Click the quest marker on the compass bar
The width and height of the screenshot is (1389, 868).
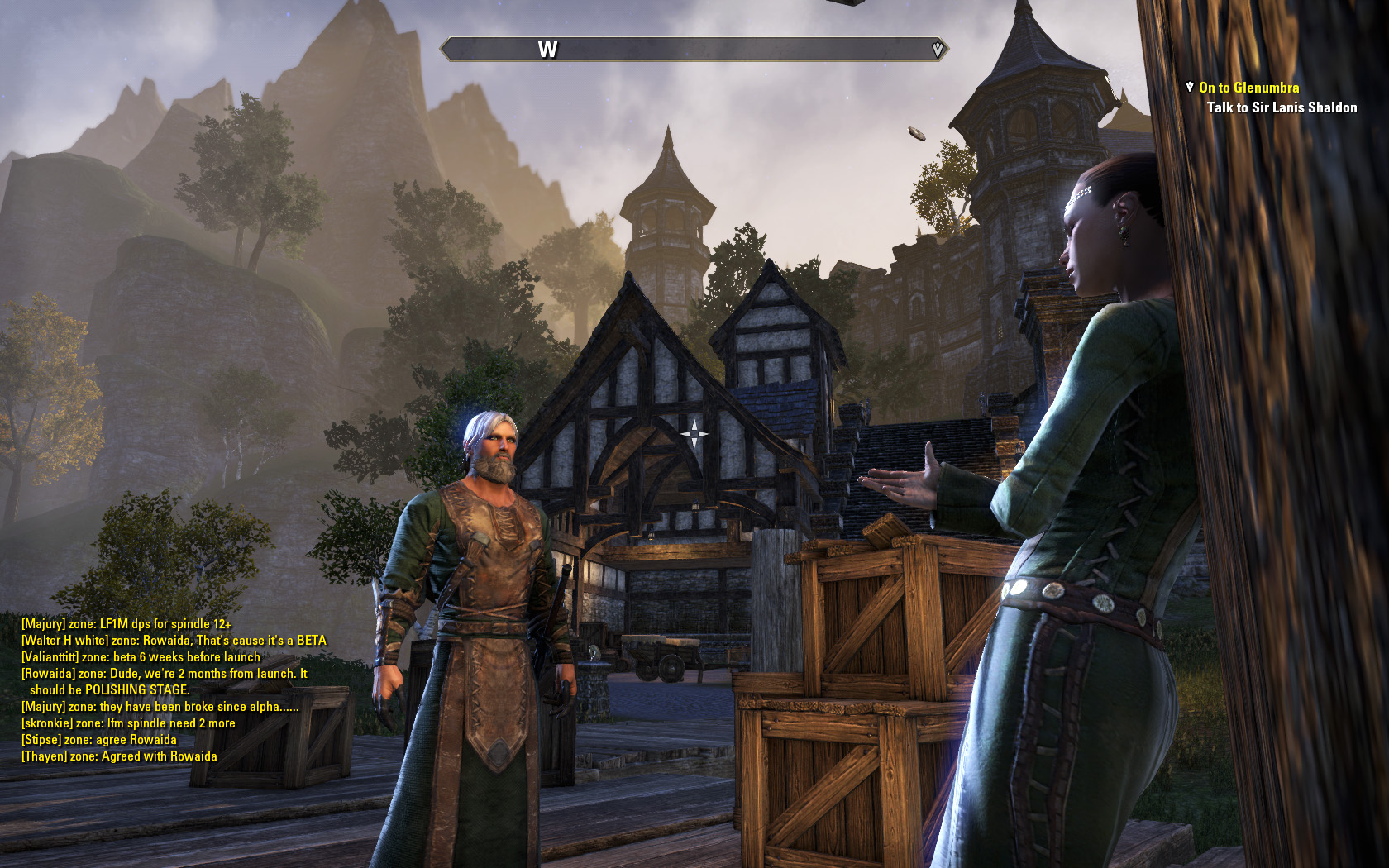point(937,50)
